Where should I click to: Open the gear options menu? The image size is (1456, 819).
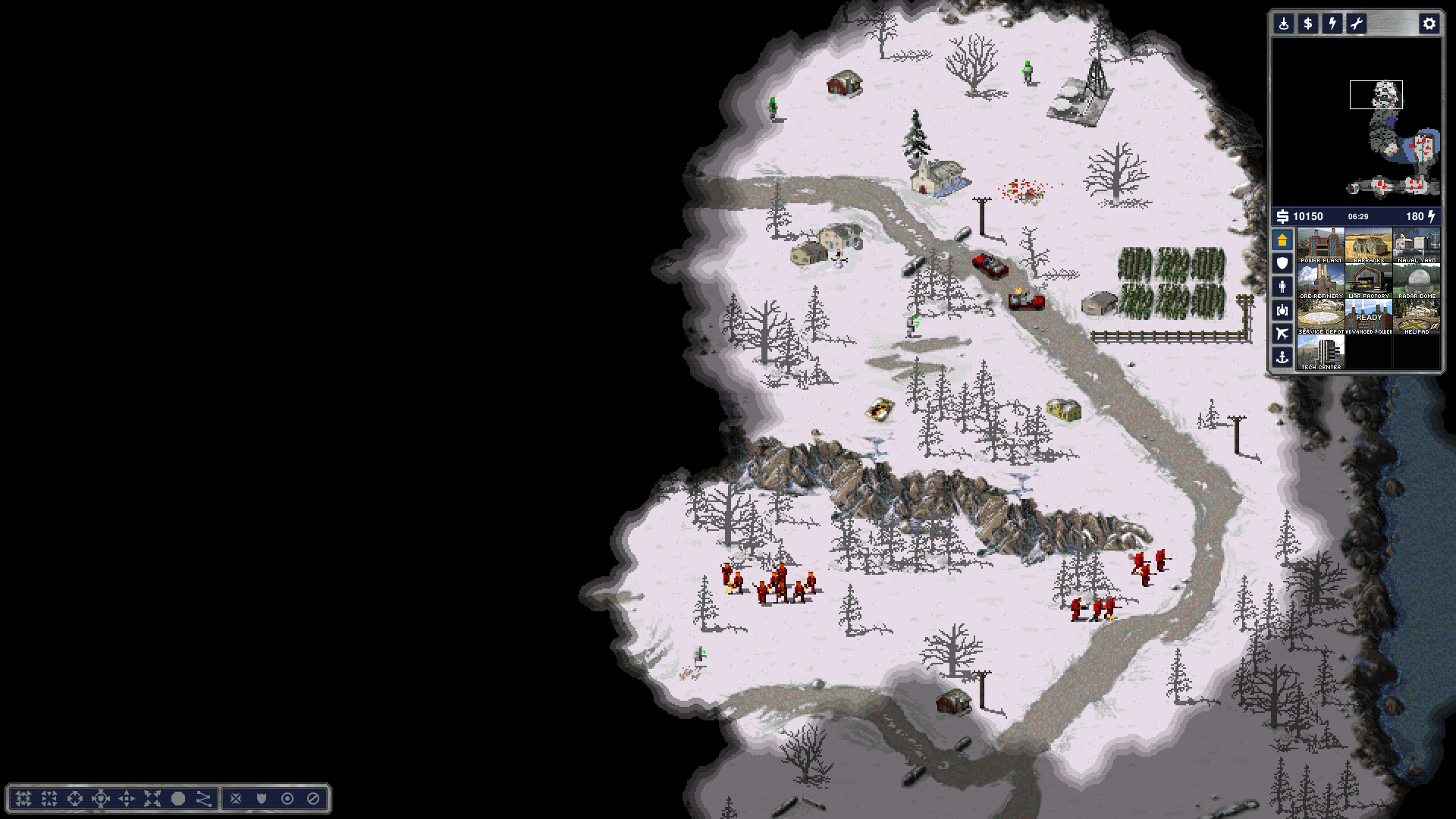click(1429, 24)
